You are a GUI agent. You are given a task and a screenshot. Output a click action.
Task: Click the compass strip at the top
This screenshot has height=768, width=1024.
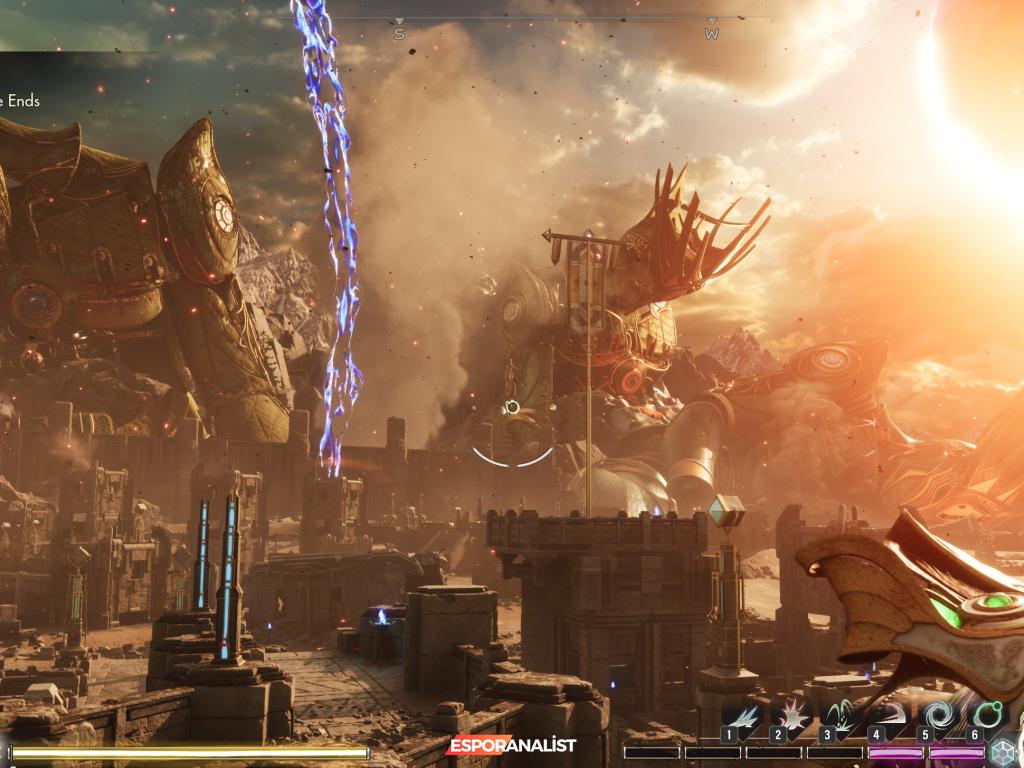(555, 22)
